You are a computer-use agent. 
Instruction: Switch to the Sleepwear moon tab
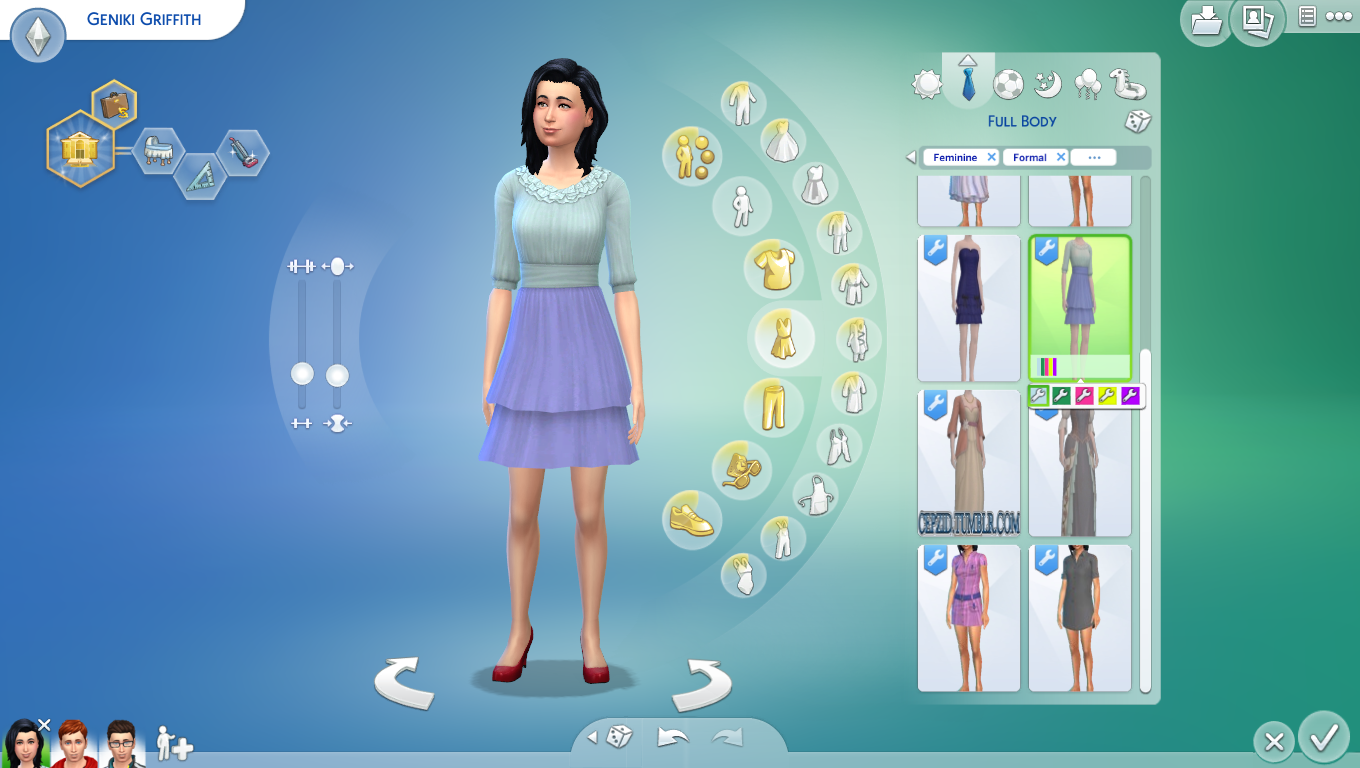[1046, 85]
